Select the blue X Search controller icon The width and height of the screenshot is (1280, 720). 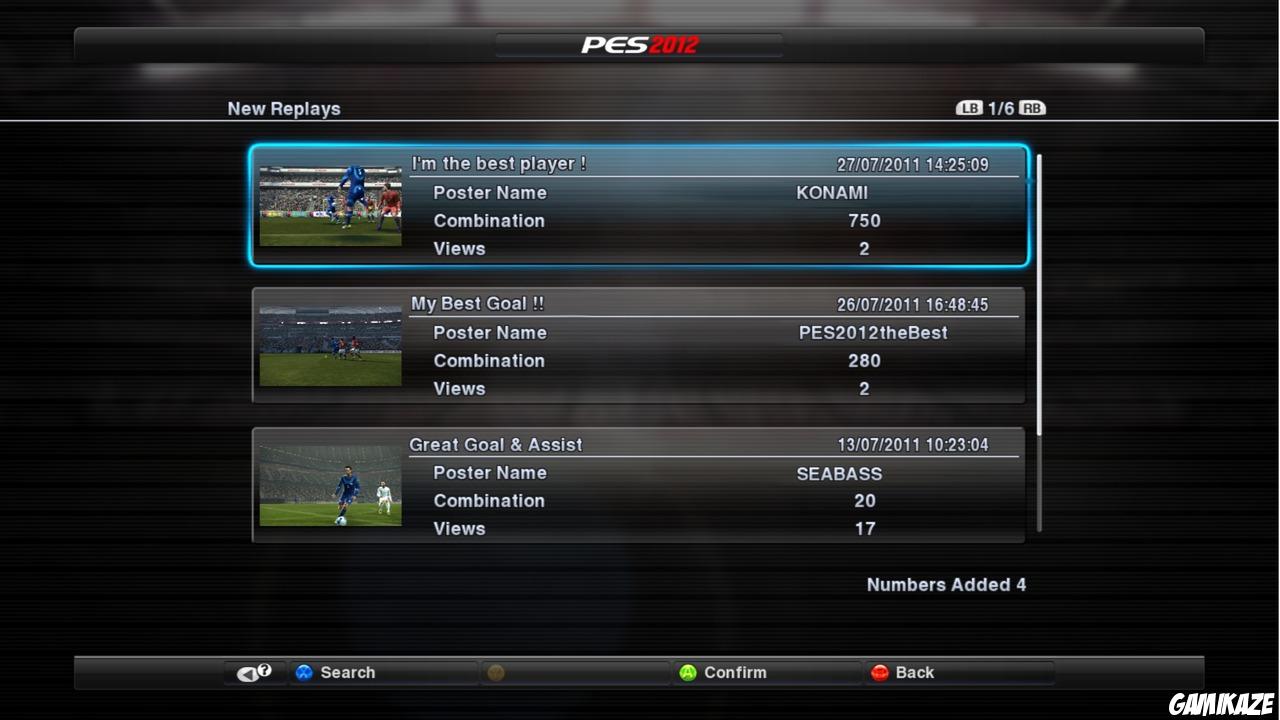click(304, 672)
